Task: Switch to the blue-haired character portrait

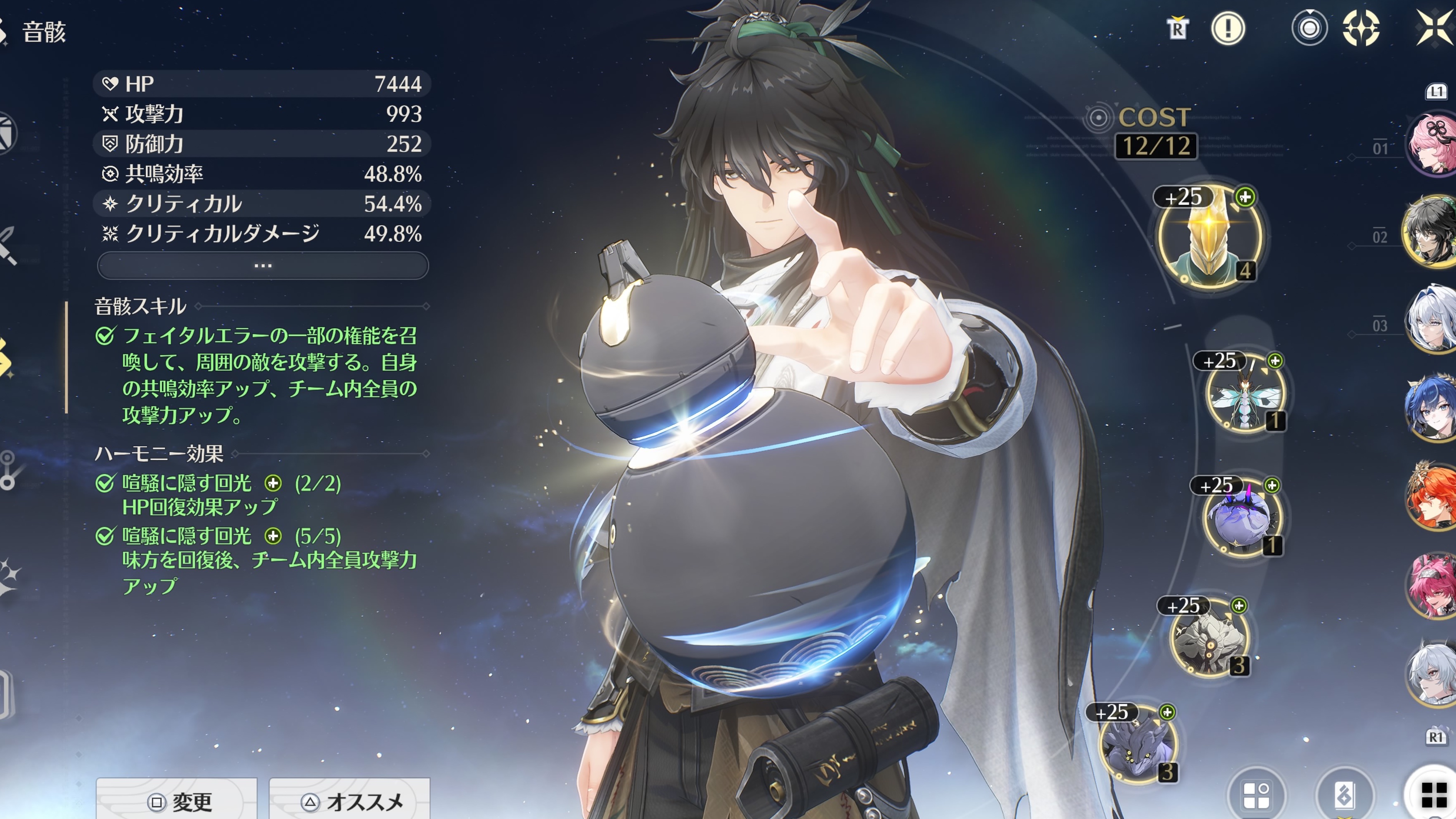Action: 1433,407
